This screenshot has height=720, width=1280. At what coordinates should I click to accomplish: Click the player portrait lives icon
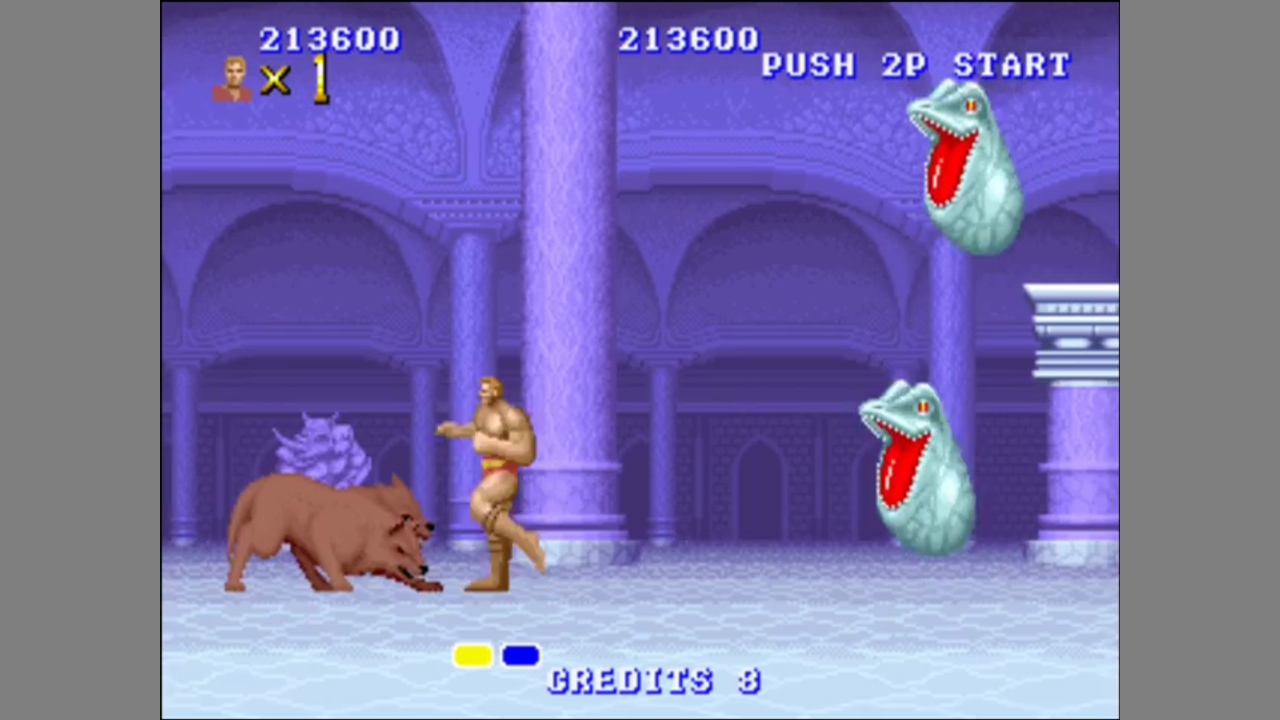pos(233,79)
